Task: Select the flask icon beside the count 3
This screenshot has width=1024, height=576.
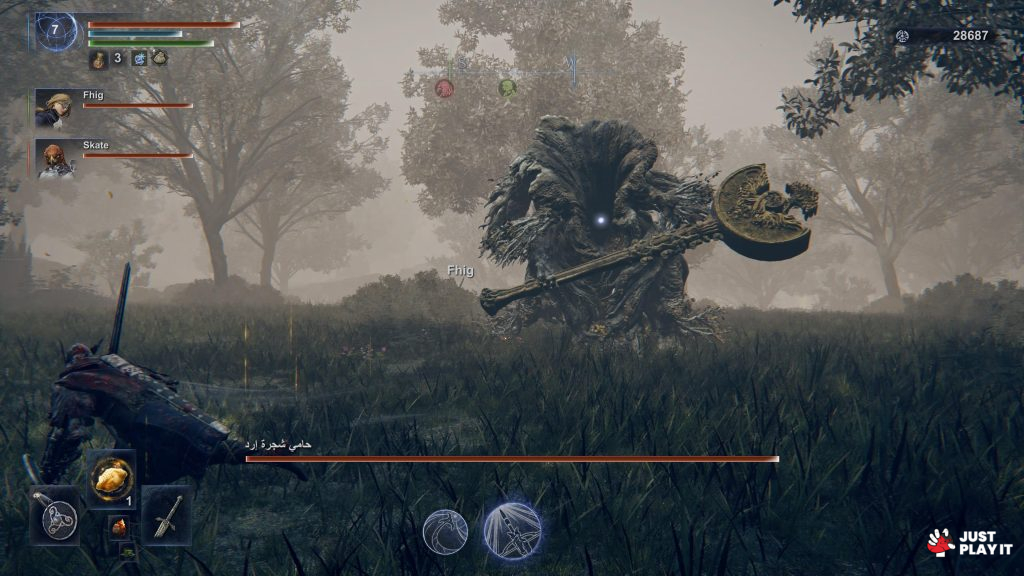Action: 98,59
